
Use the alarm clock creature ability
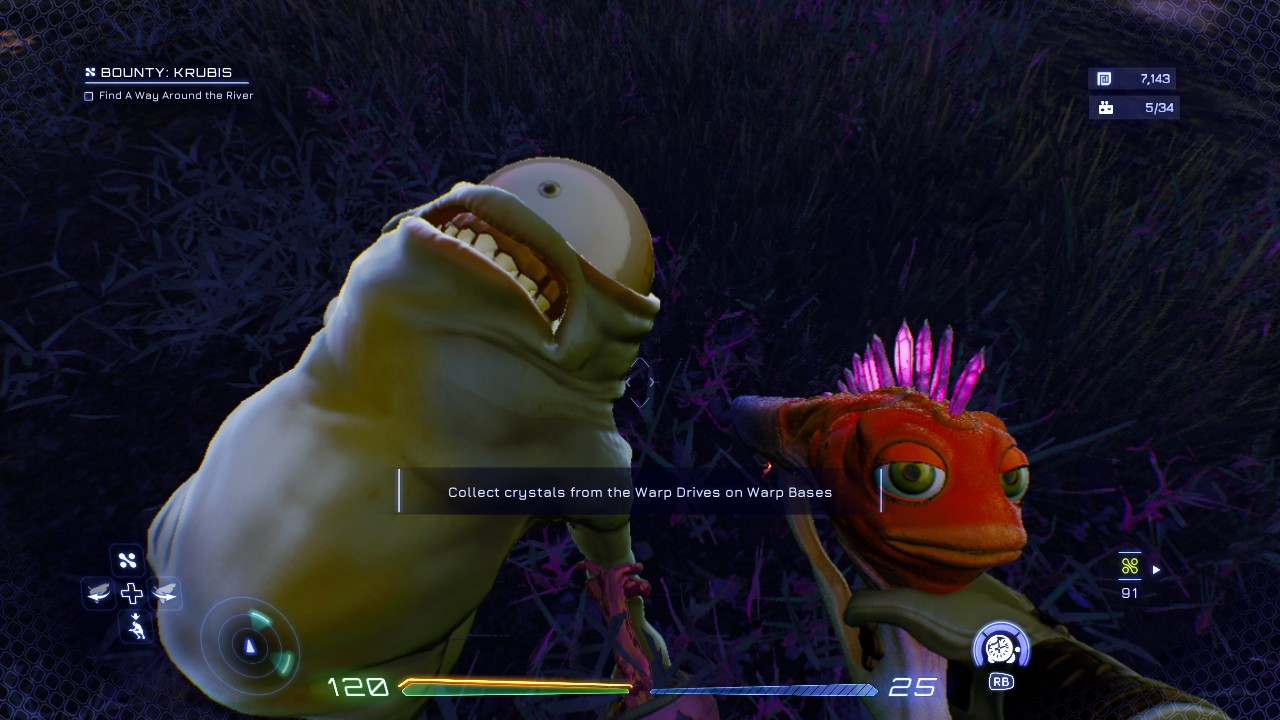point(1001,648)
